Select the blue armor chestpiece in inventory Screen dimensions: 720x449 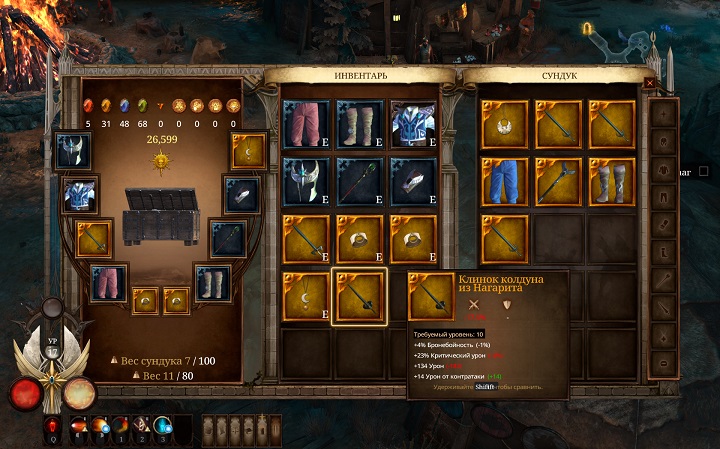click(x=411, y=123)
